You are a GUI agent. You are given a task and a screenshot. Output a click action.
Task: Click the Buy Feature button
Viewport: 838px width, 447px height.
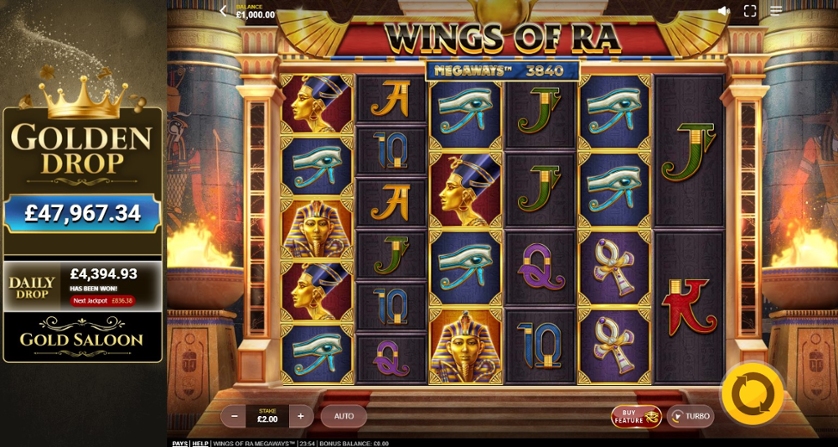click(636, 416)
